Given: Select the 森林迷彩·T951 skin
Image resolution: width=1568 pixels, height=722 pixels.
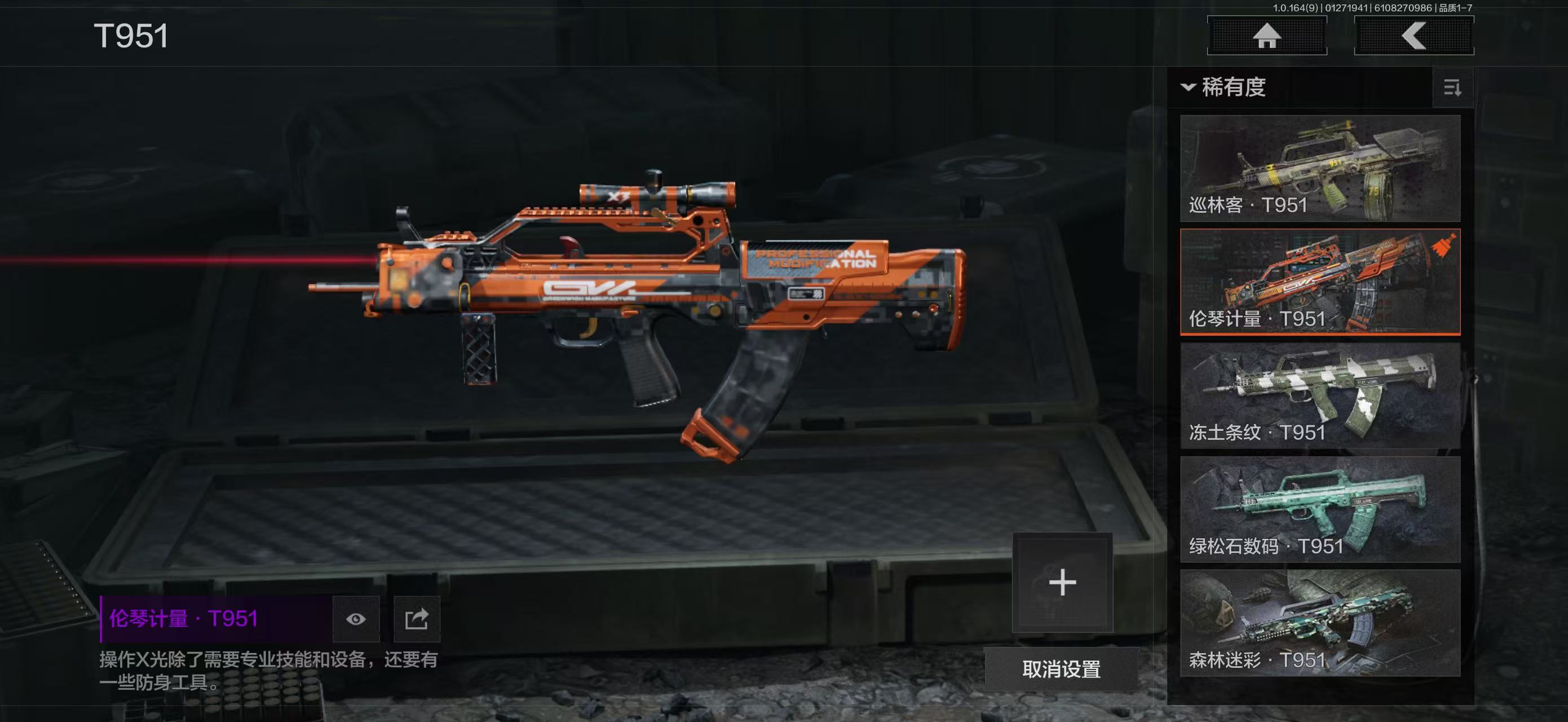Looking at the screenshot, I should point(1320,623).
